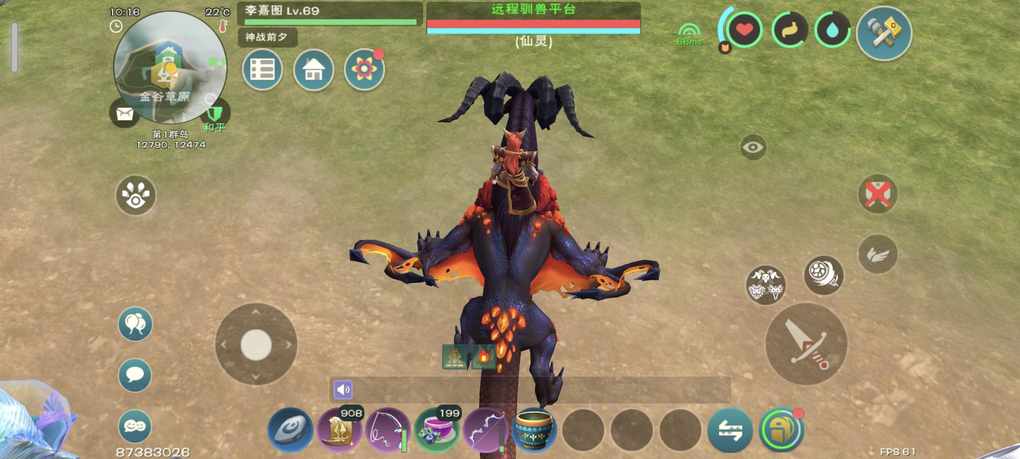Activate the wing skill button

(x=877, y=254)
